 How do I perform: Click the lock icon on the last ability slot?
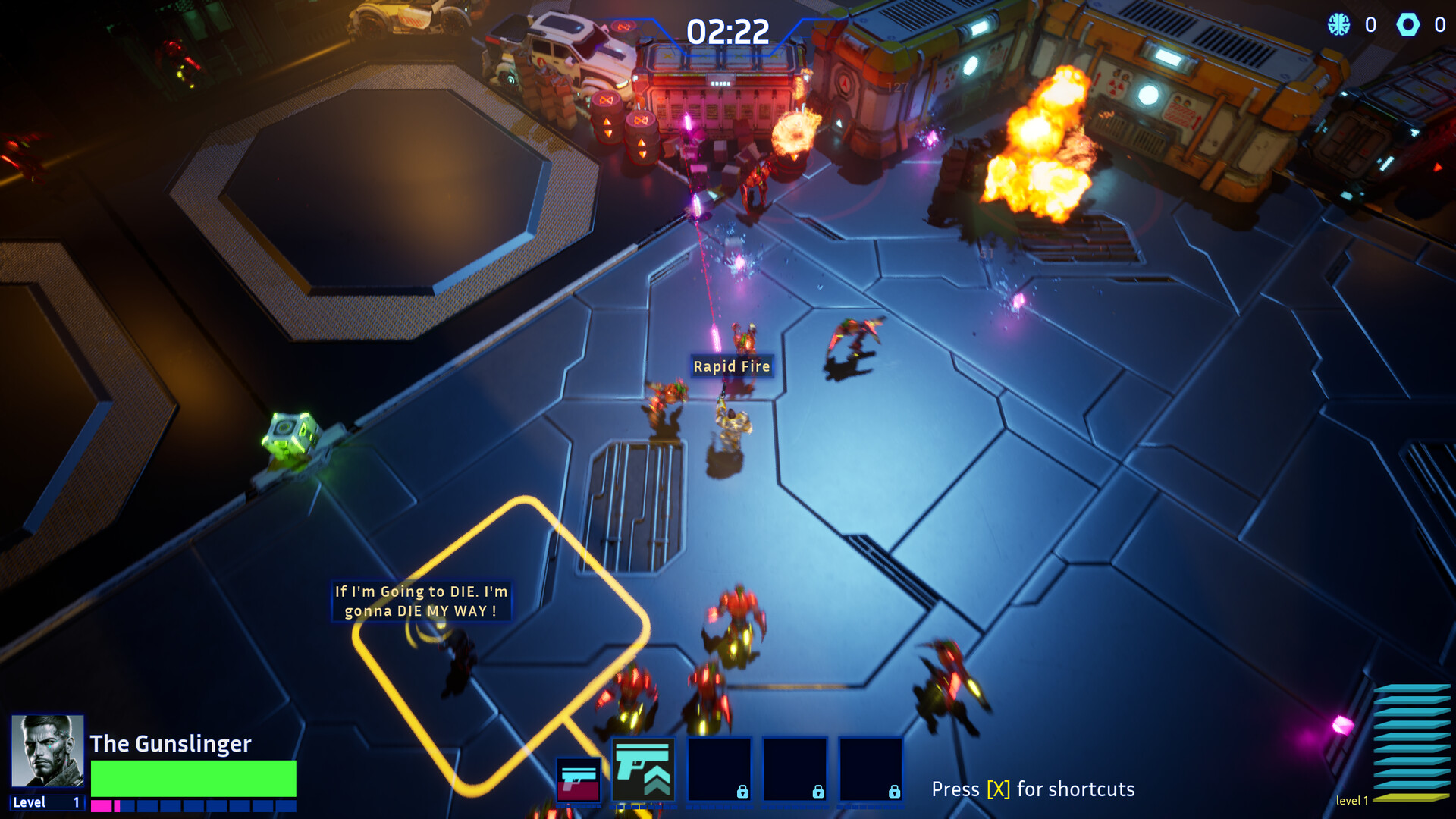point(894,792)
